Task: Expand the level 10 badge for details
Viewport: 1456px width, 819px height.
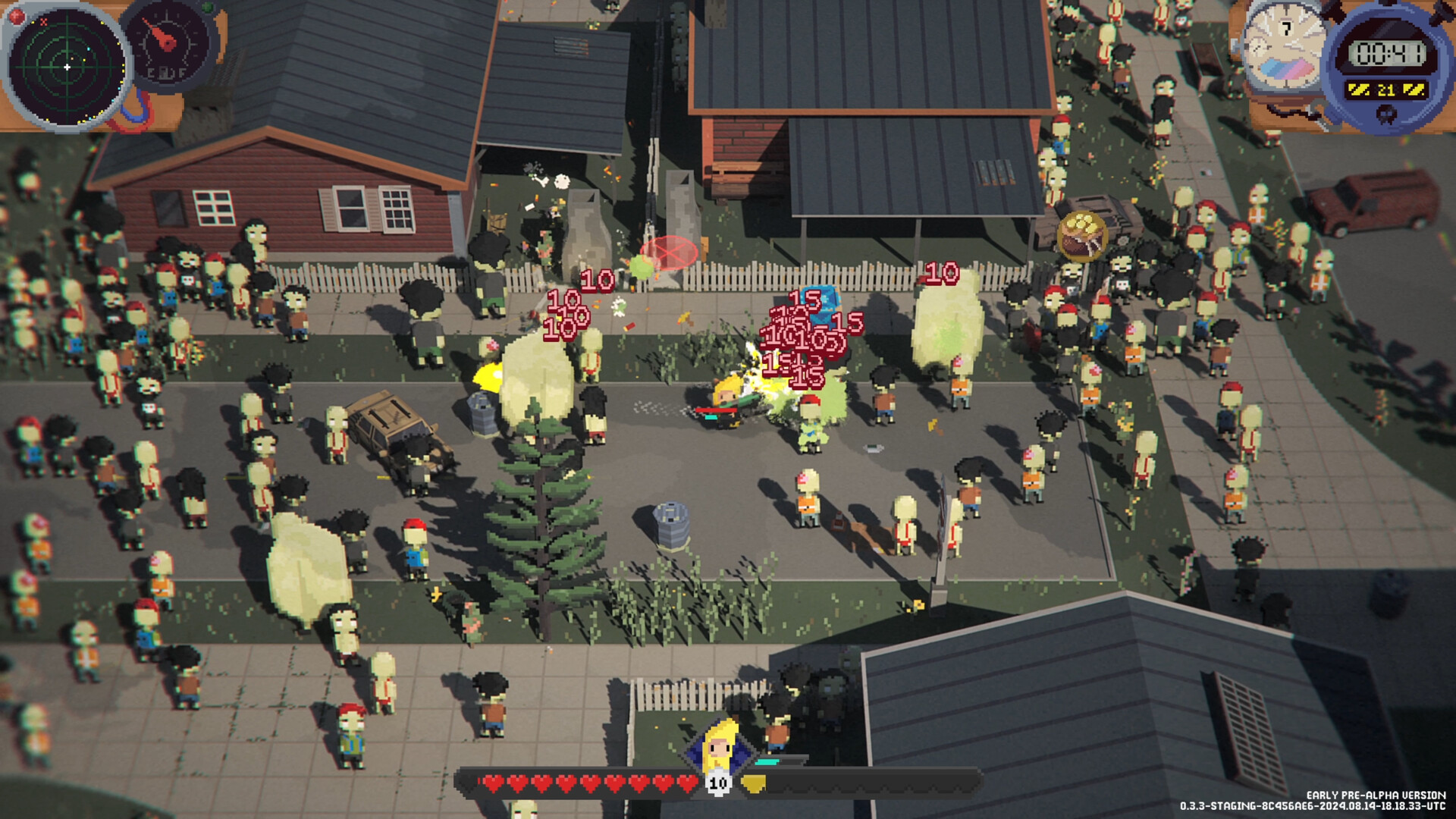Action: coord(718,784)
